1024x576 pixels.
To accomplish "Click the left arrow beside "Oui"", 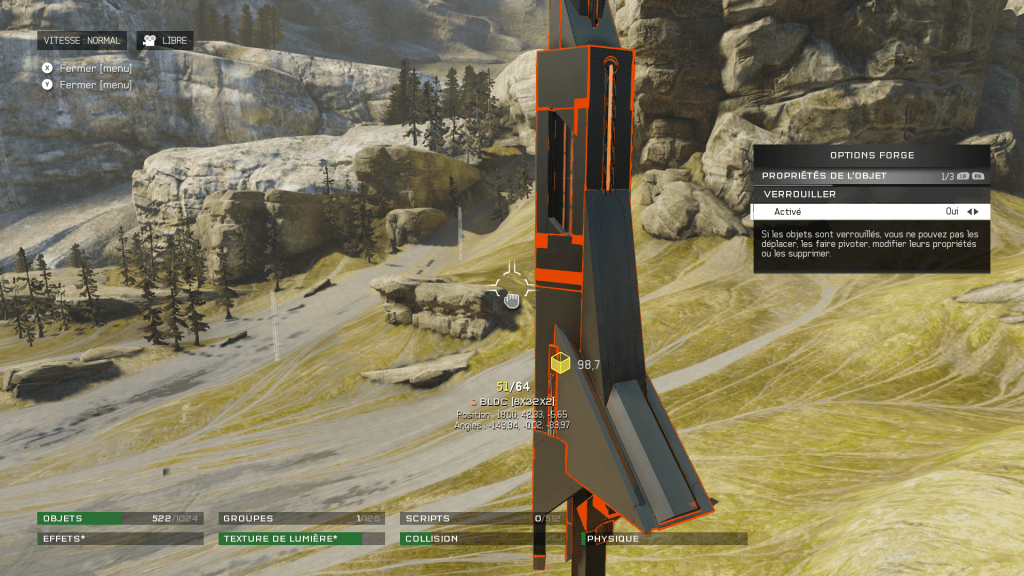I will 968,212.
